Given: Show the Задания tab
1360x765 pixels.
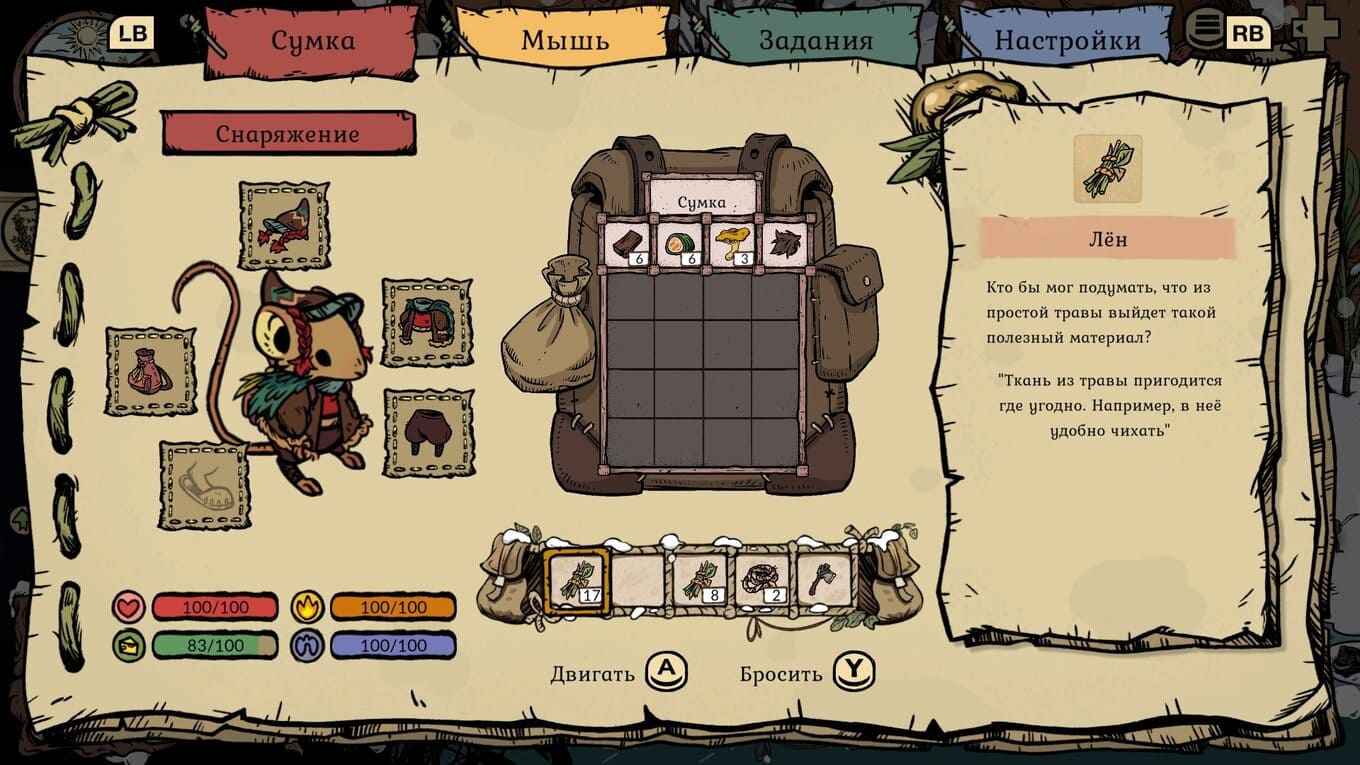Looking at the screenshot, I should 815,41.
